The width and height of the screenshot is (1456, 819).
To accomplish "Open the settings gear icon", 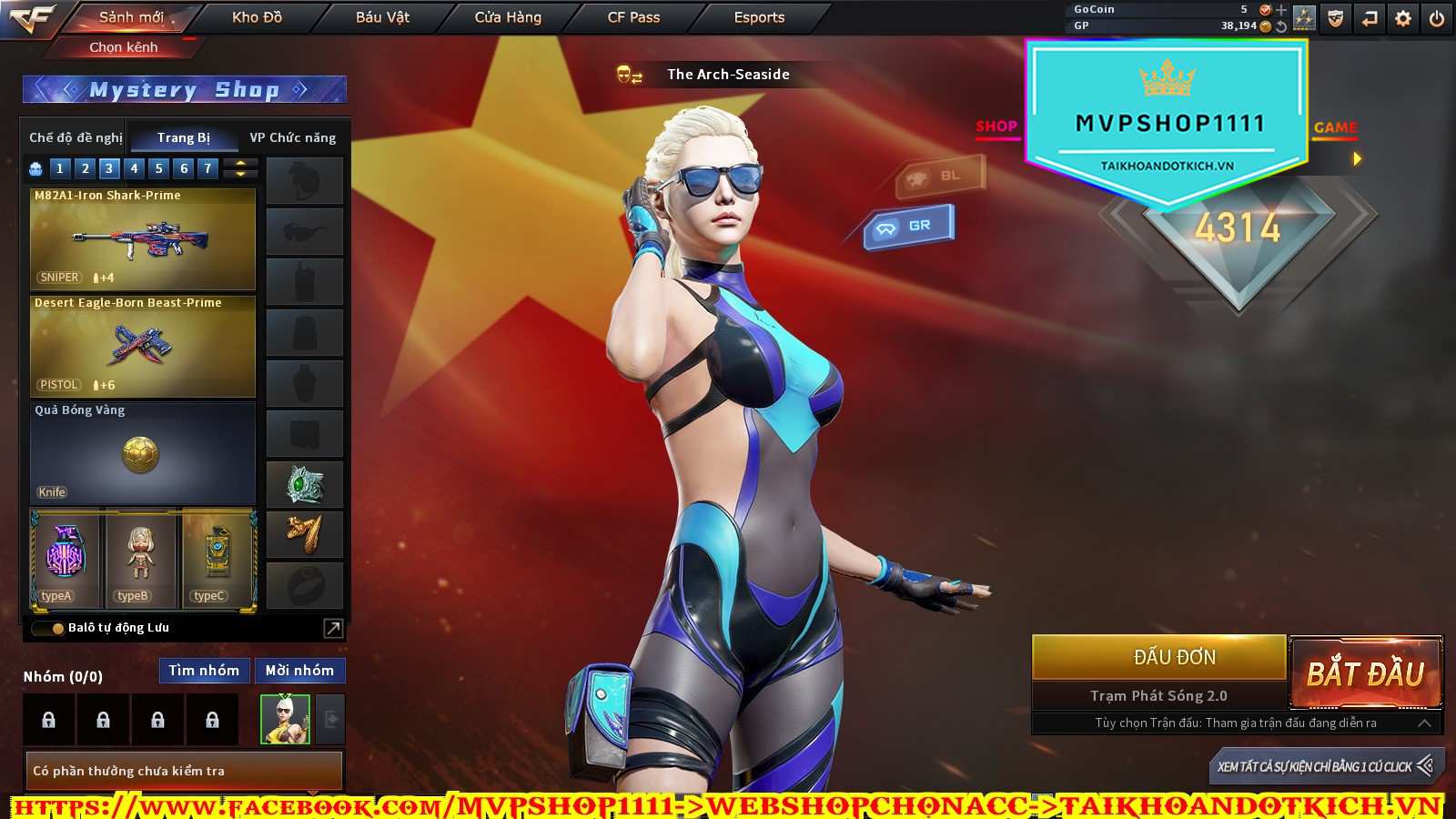I will [x=1403, y=18].
